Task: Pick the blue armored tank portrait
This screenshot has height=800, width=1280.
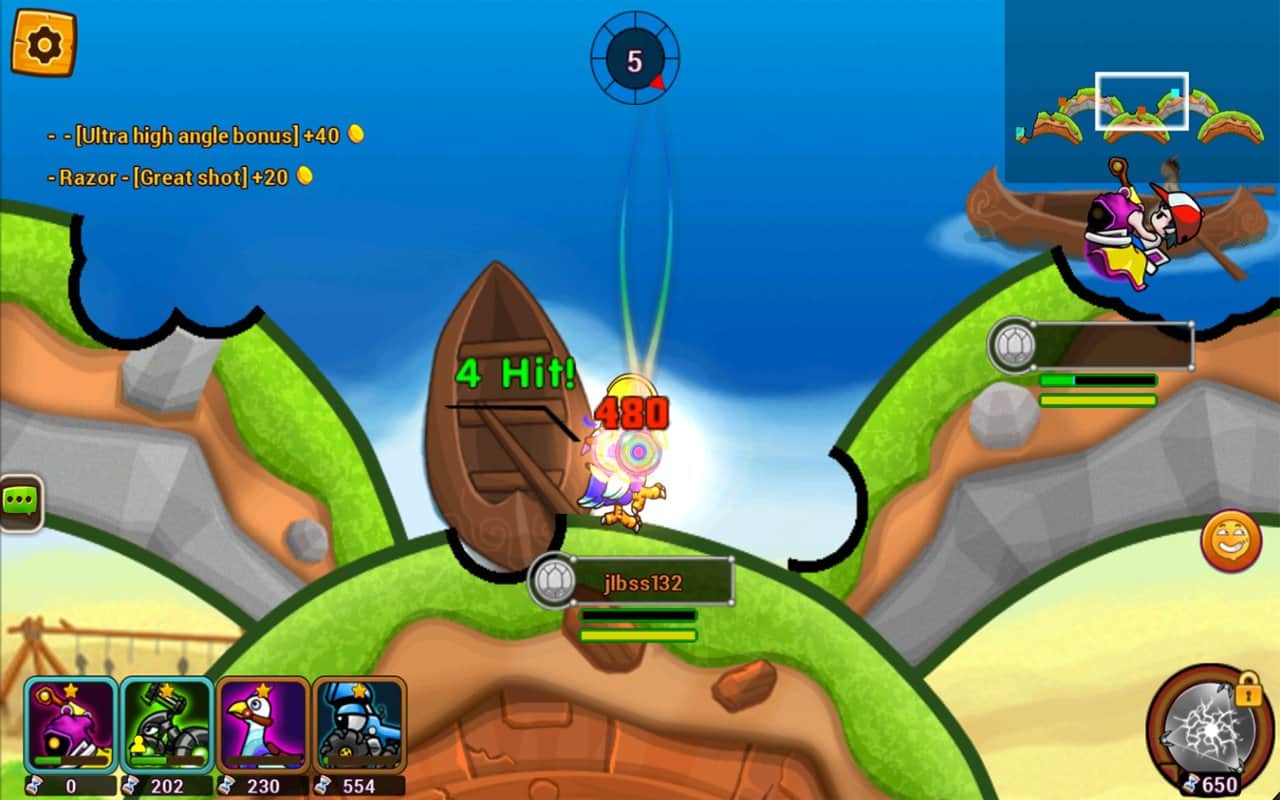Action: (x=359, y=724)
